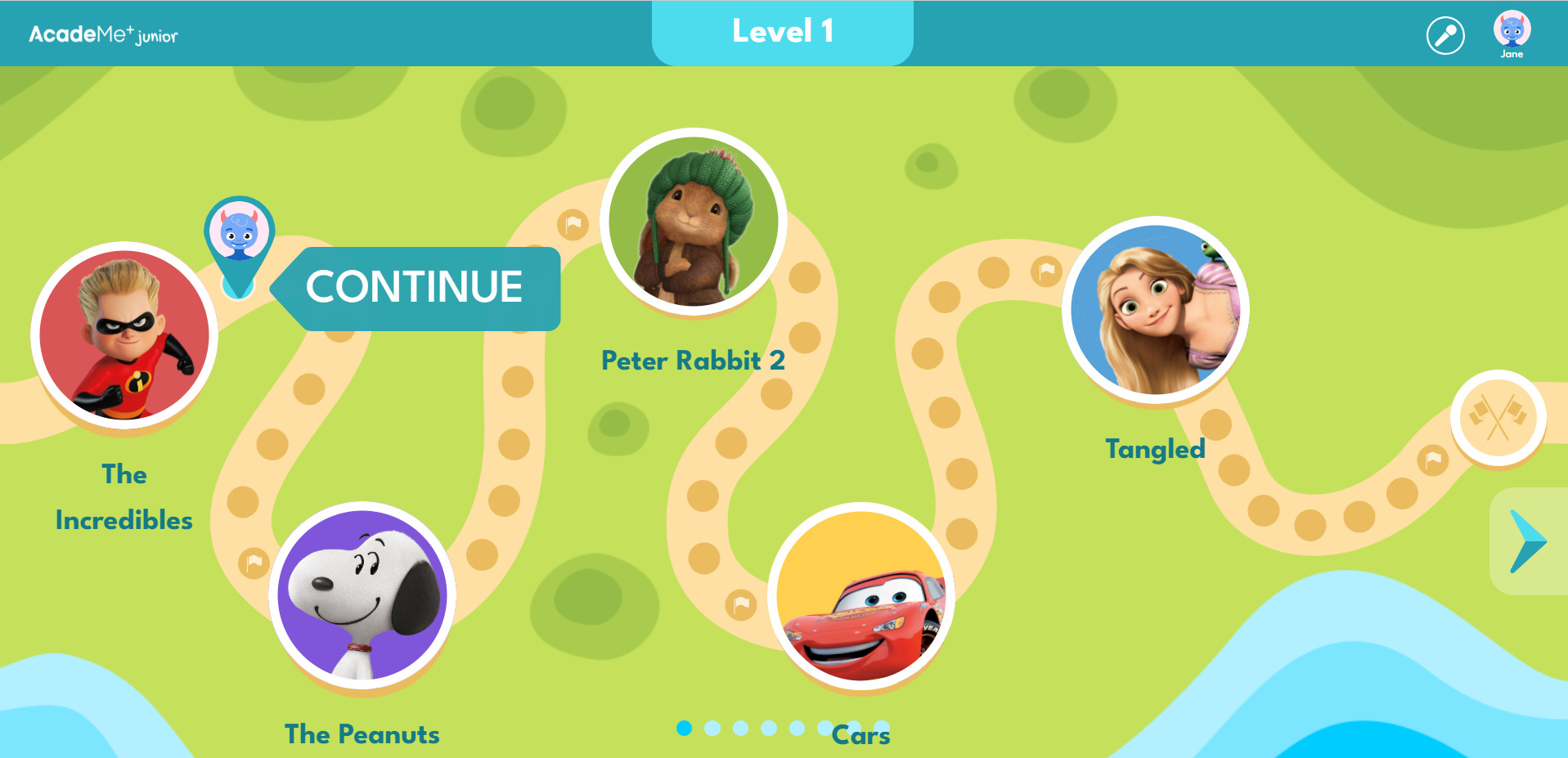Open the Tangled Rapunzel level
This screenshot has height=758, width=1568.
(x=1156, y=310)
